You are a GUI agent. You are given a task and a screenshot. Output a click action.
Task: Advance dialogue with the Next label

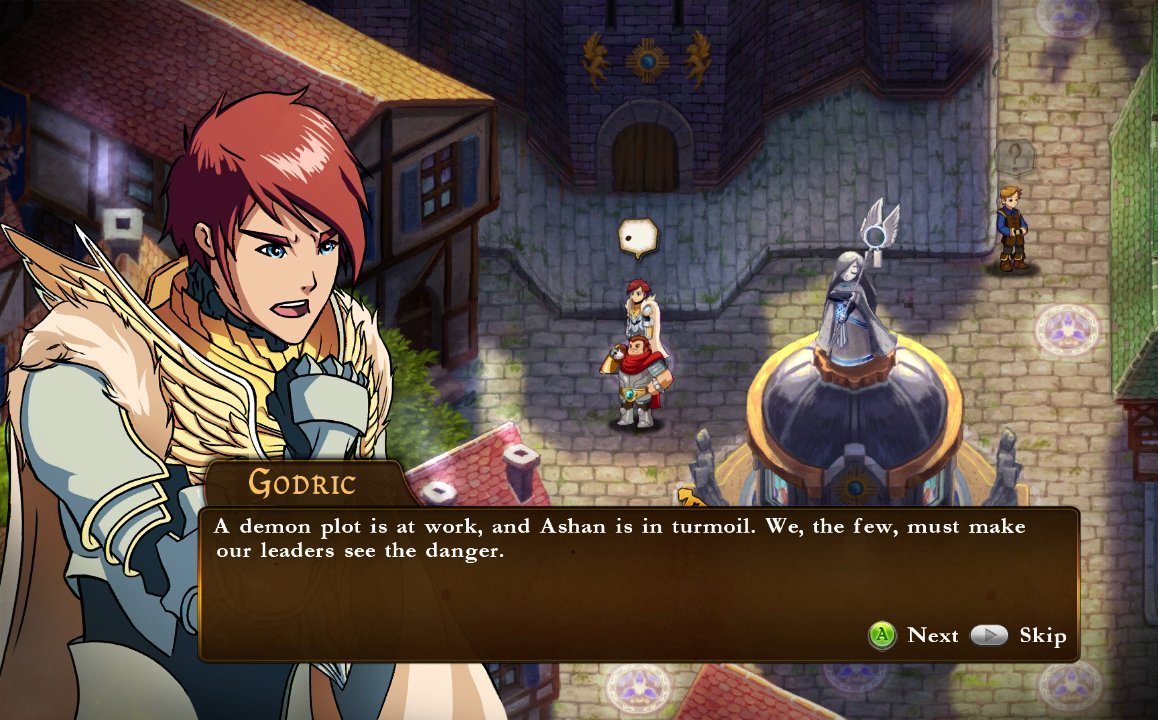point(932,636)
